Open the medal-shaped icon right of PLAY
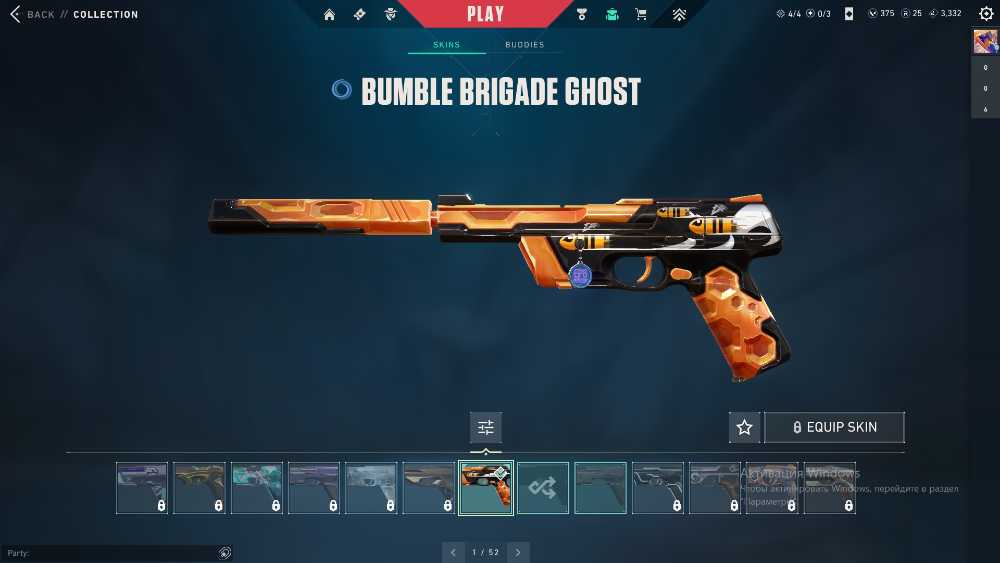This screenshot has height=563, width=1000. 582,14
